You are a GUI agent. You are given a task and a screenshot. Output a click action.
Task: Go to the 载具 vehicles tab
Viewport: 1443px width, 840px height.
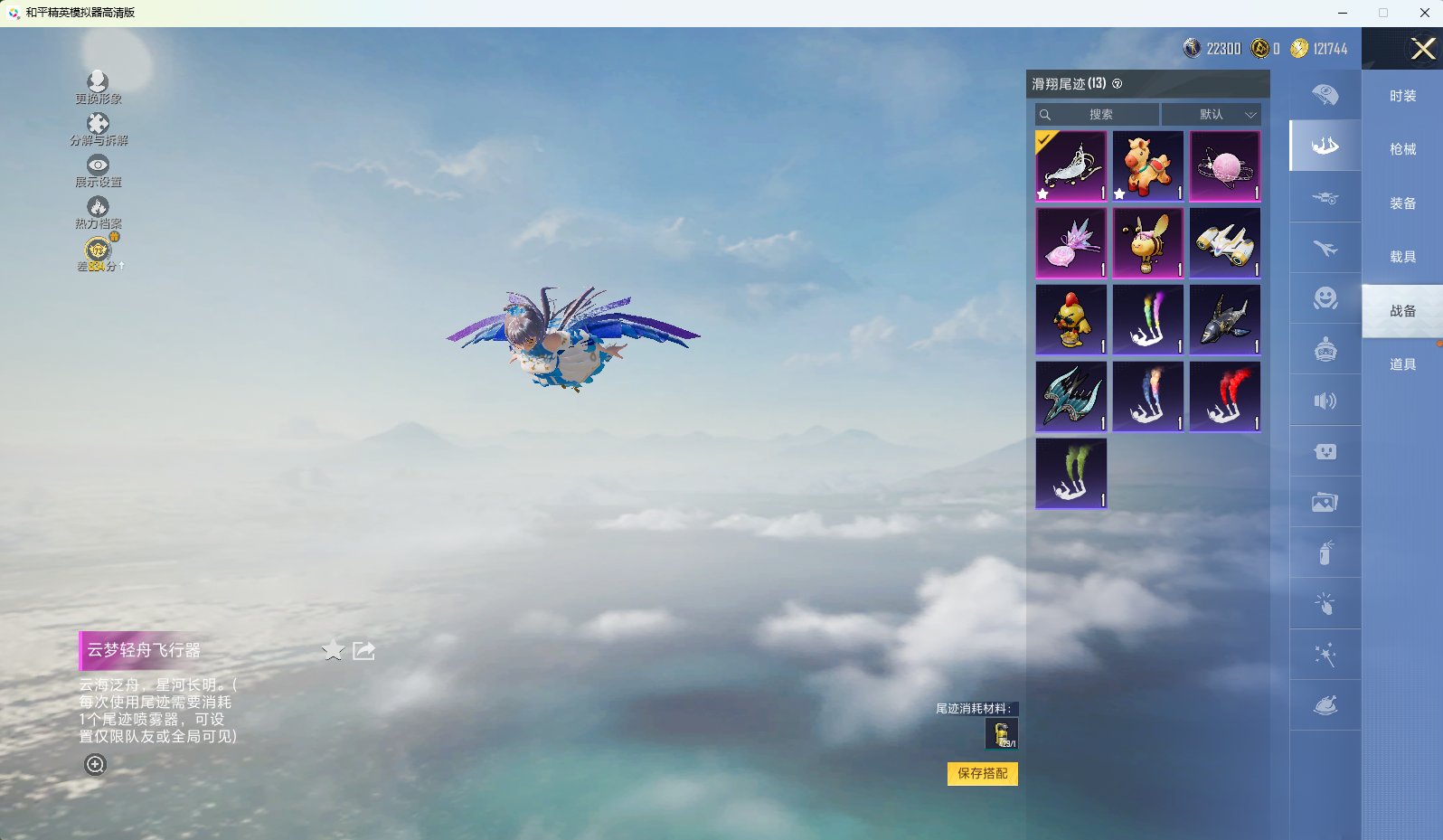1402,257
